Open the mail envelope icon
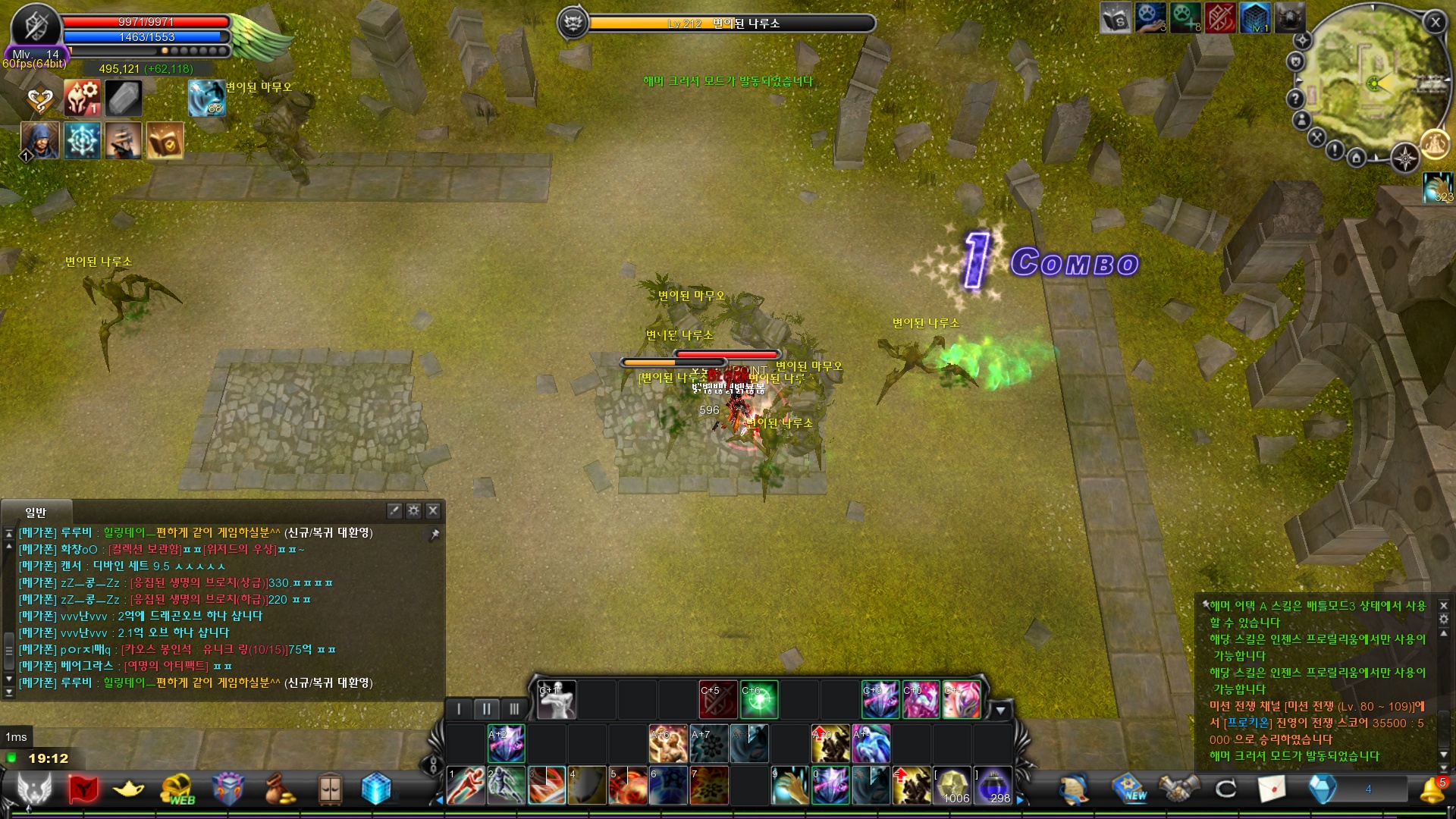 click(x=1272, y=789)
